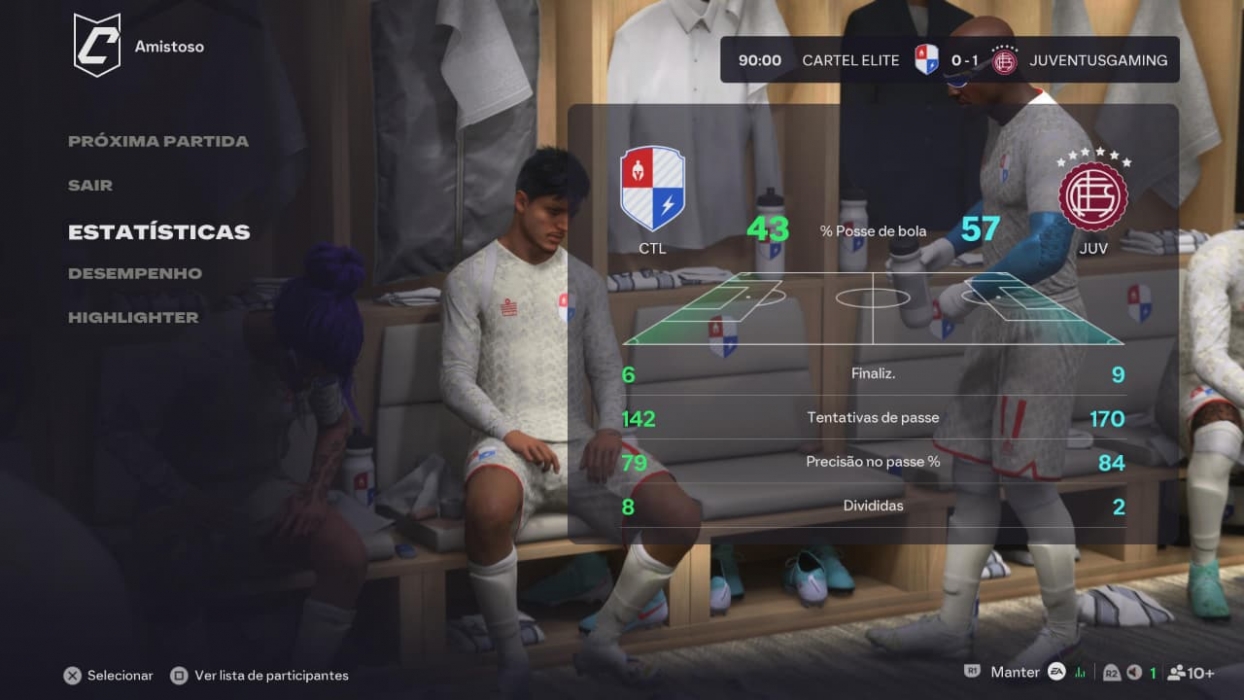Image resolution: width=1244 pixels, height=700 pixels.
Task: Open the Estatísticas section
Action: 159,232
